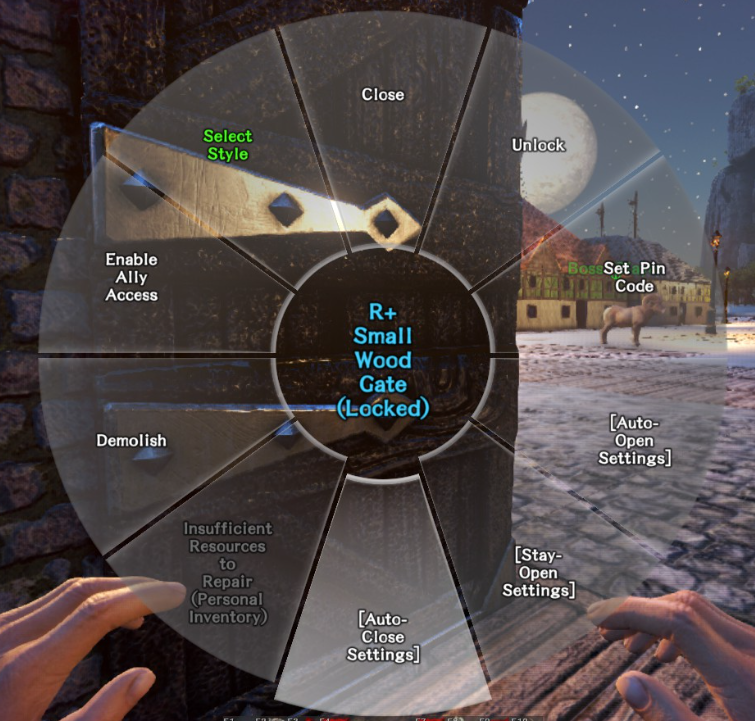Activate the Enable Ally Access option
Image resolution: width=755 pixels, height=721 pixels.
[x=131, y=277]
